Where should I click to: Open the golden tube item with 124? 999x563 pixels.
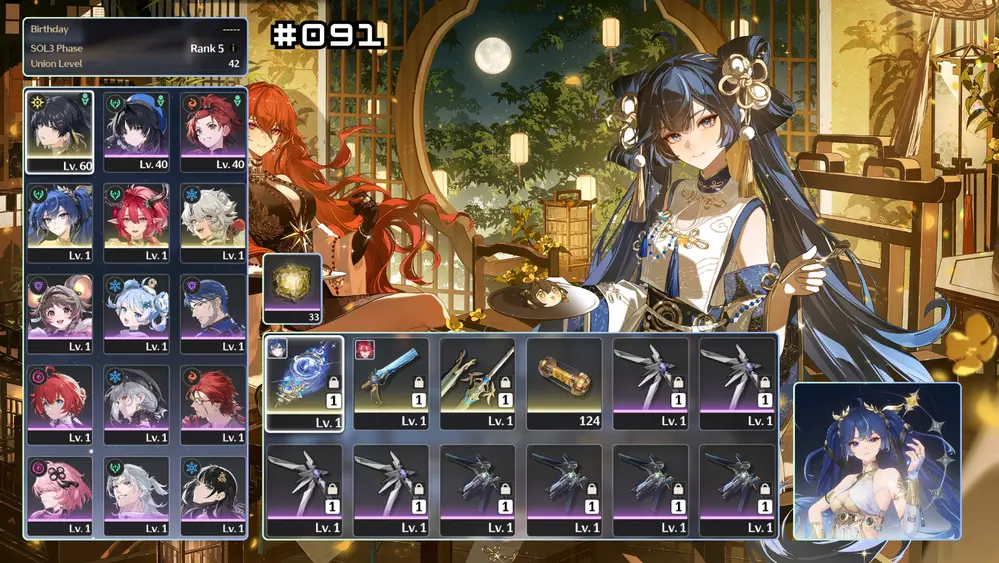pos(564,382)
